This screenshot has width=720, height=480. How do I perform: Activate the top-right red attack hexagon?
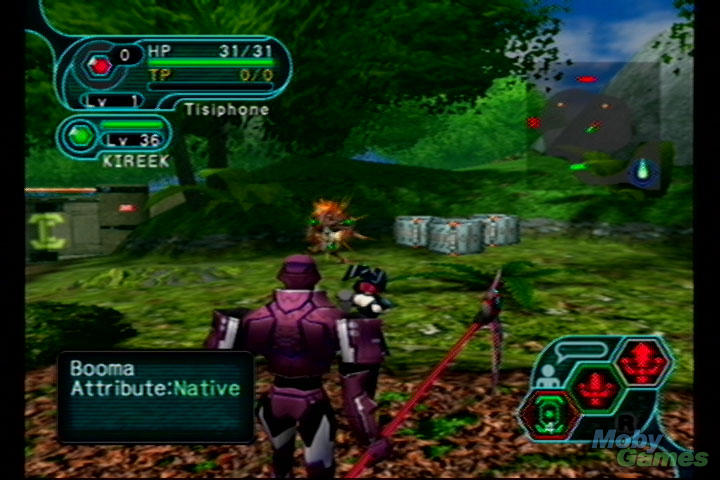(x=641, y=360)
